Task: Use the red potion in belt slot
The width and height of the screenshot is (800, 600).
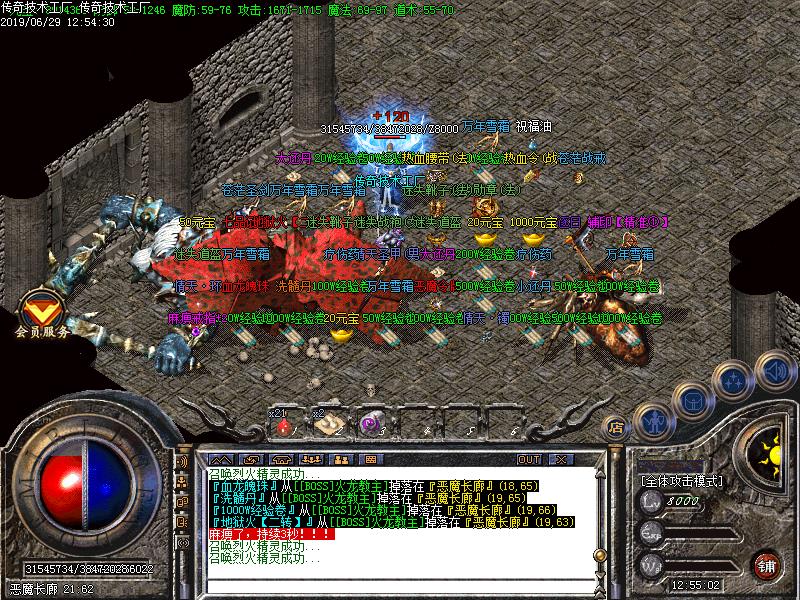Action: [x=284, y=425]
